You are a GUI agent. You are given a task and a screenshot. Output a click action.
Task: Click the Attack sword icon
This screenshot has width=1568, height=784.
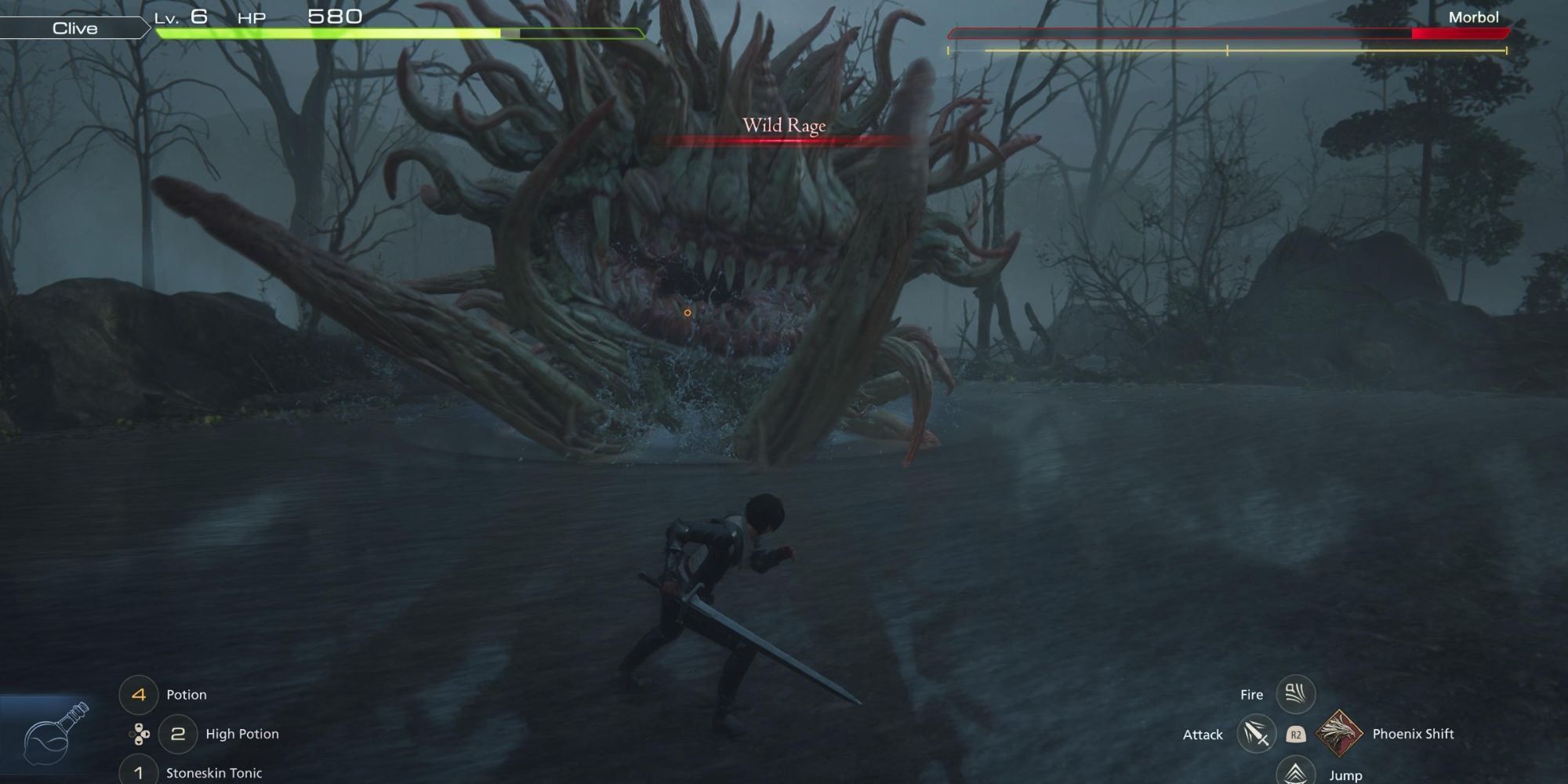coord(1257,735)
